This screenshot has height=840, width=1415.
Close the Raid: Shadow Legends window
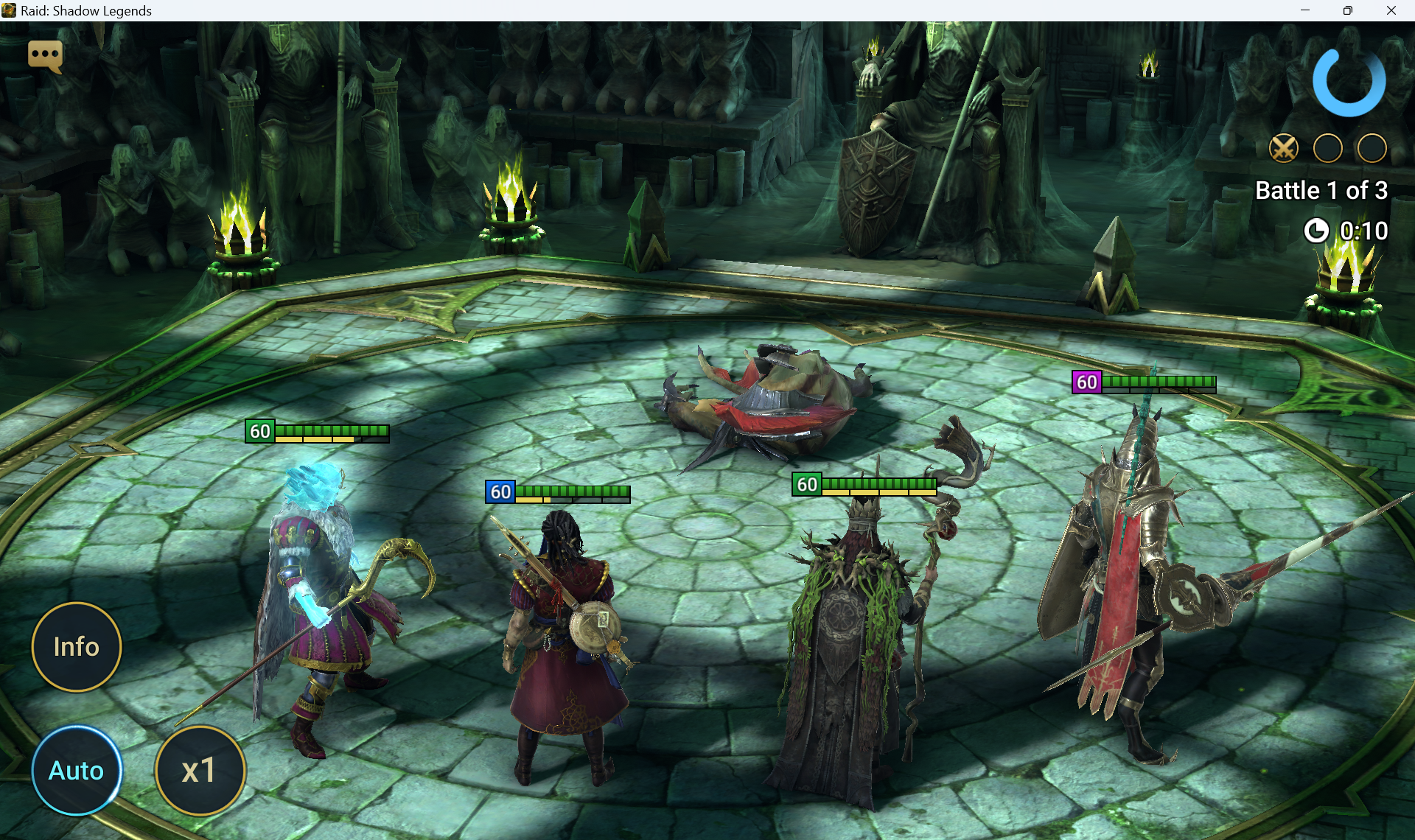click(x=1391, y=10)
